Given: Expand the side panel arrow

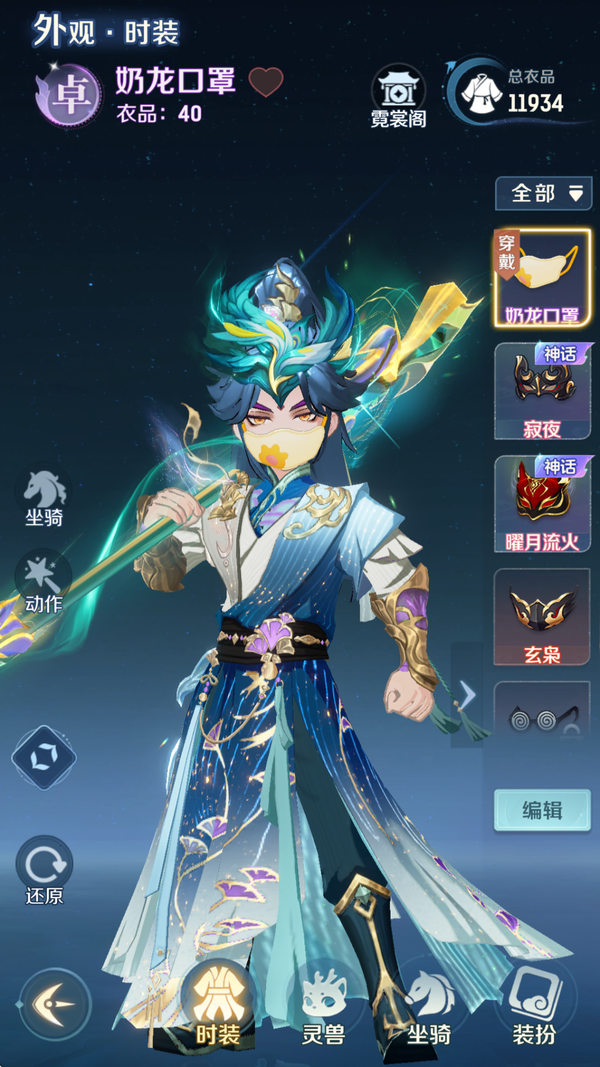Looking at the screenshot, I should [x=467, y=694].
